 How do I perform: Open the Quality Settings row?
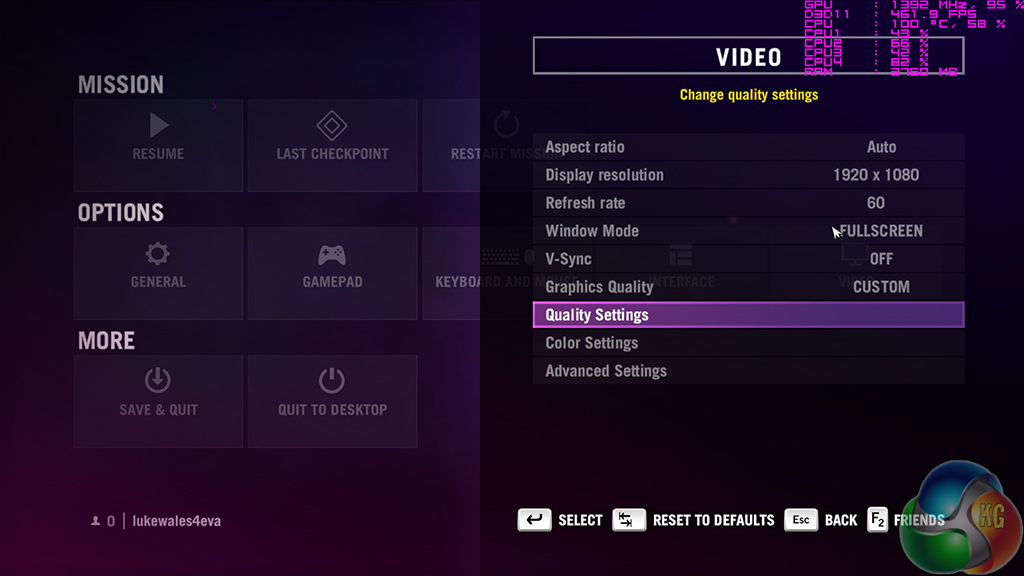pos(748,315)
